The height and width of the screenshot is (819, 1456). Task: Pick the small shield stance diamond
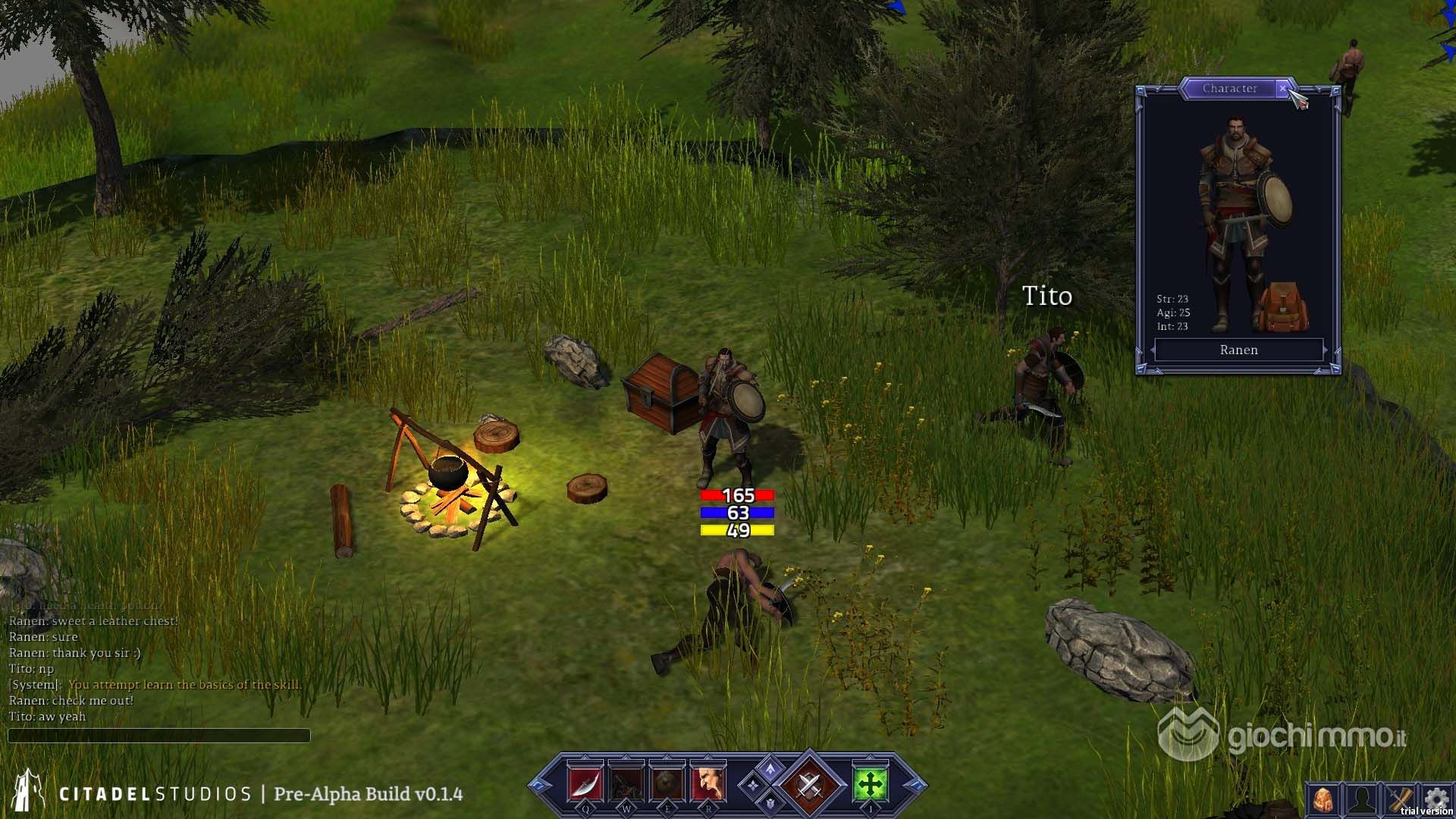pos(770,802)
